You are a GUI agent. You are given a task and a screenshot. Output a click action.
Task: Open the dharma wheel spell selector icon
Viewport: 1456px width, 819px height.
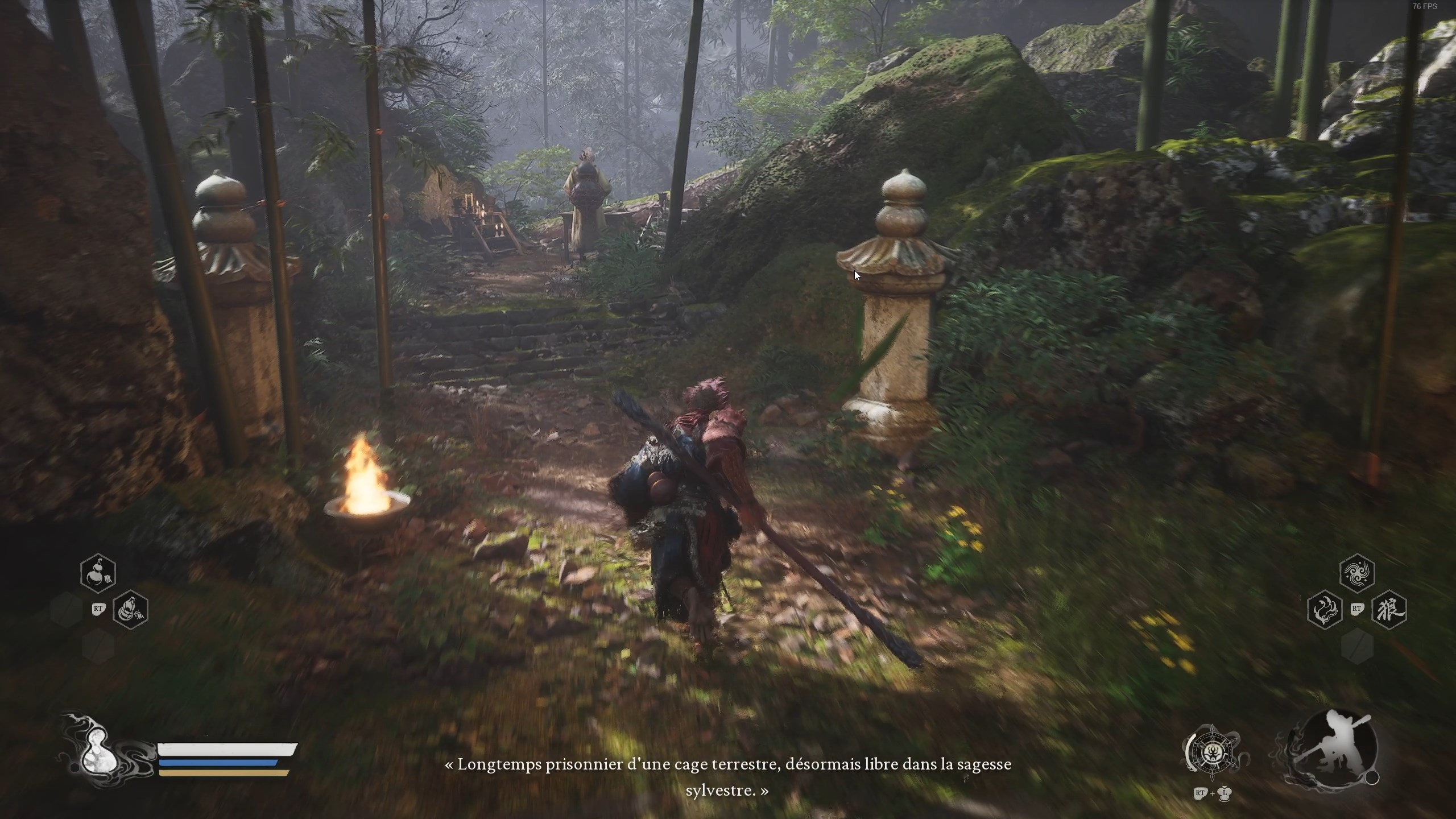[x=1213, y=754]
